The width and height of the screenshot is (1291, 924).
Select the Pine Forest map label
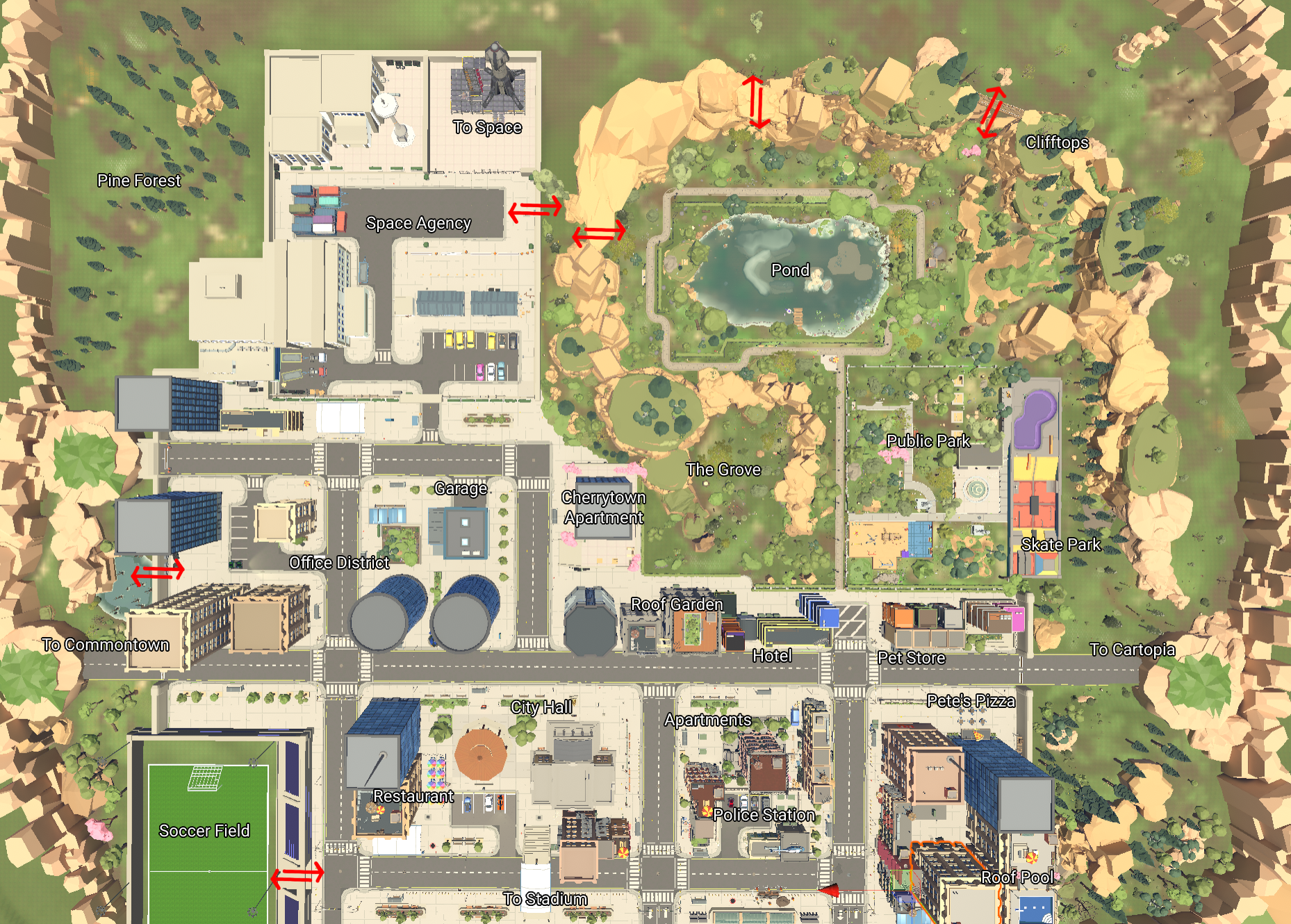coord(139,181)
